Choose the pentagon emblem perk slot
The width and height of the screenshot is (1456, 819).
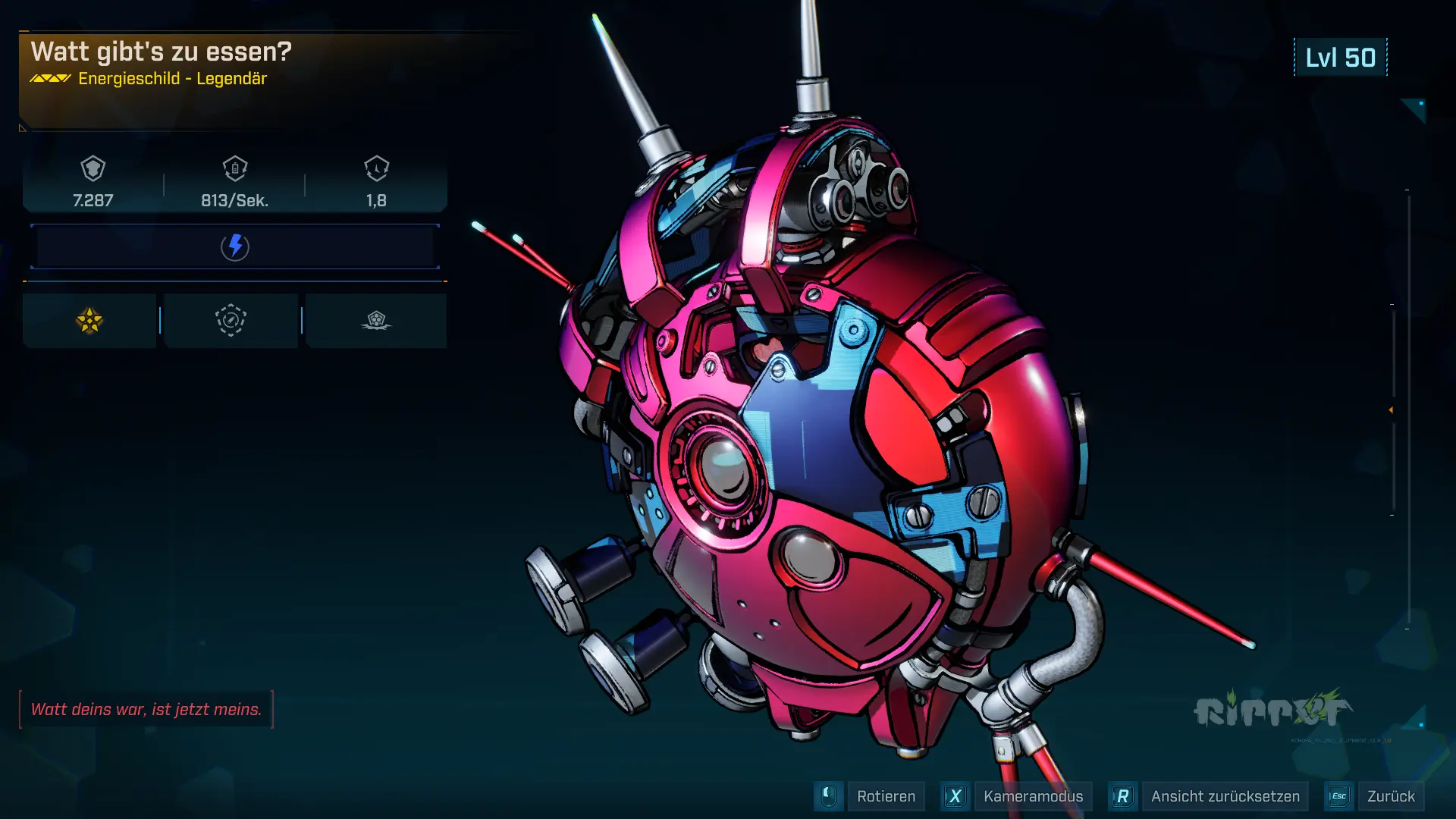[376, 321]
